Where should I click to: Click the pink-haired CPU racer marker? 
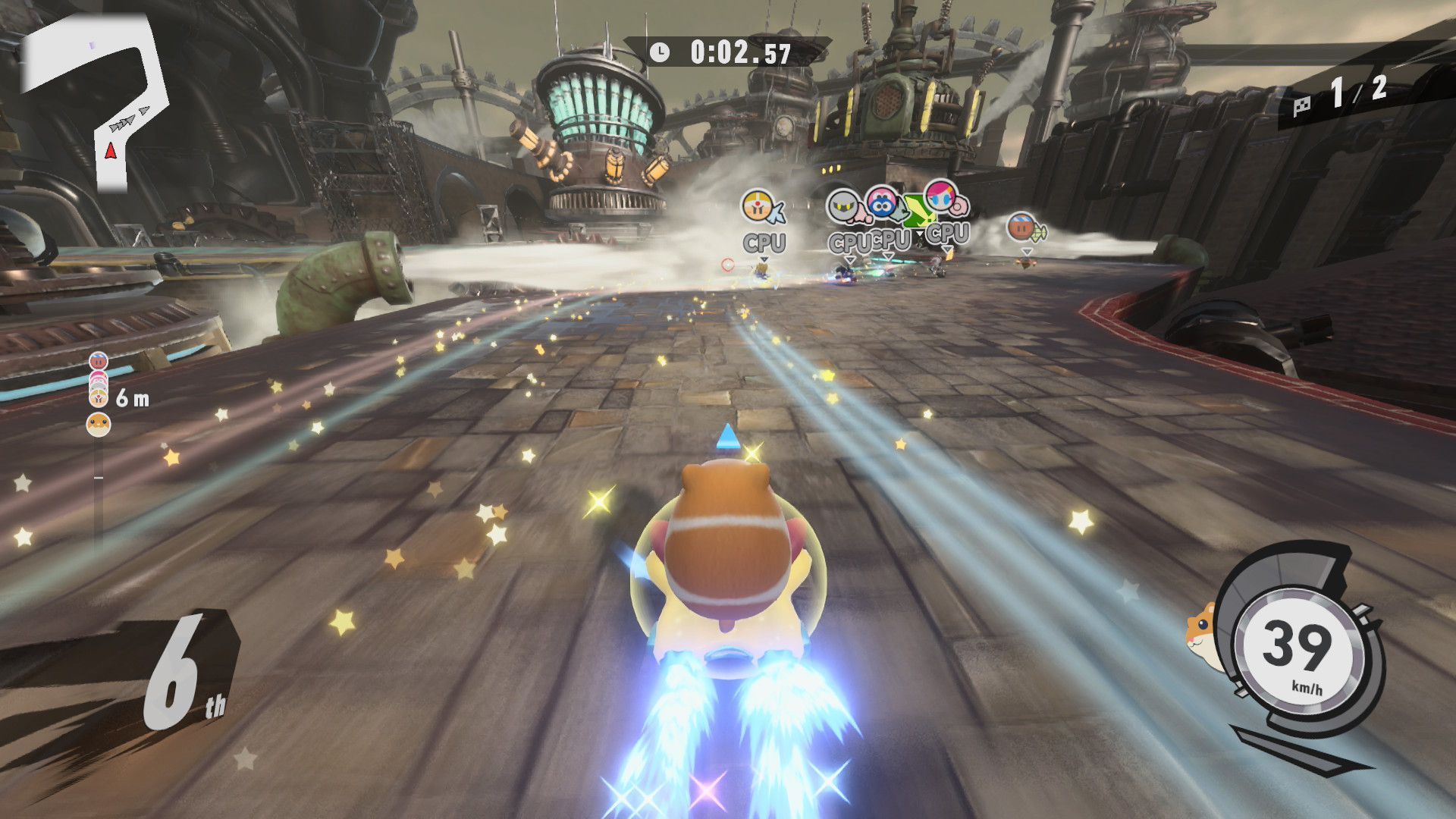click(x=943, y=199)
